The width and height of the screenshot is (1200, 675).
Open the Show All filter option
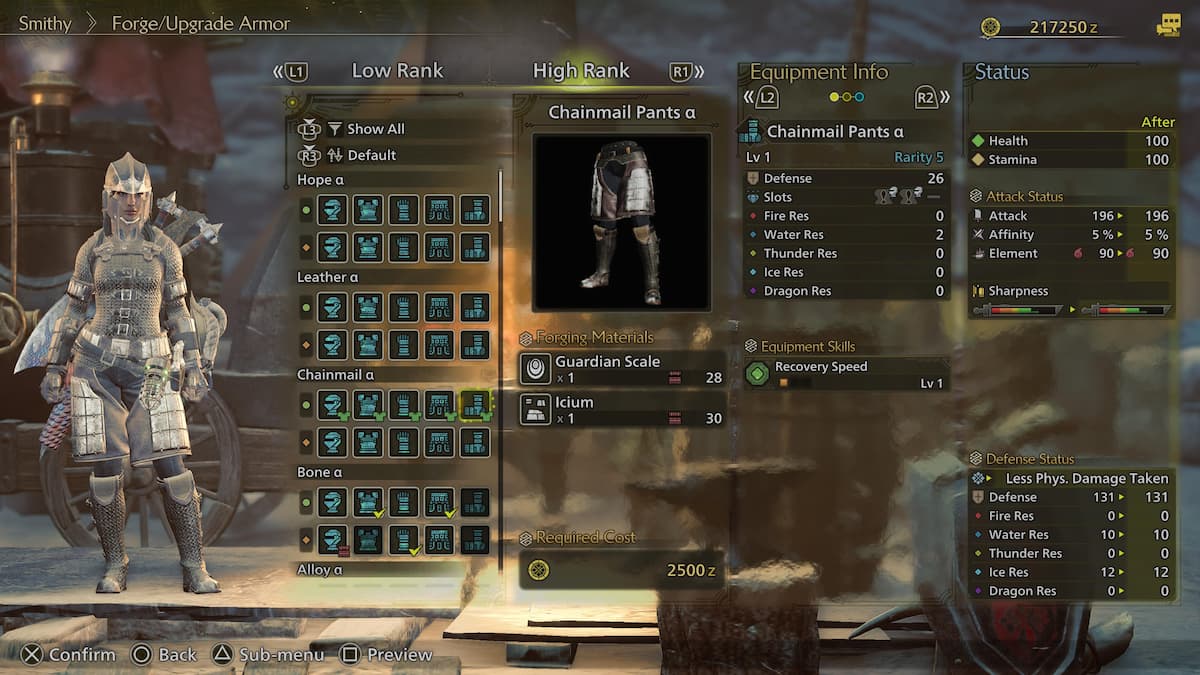point(375,129)
